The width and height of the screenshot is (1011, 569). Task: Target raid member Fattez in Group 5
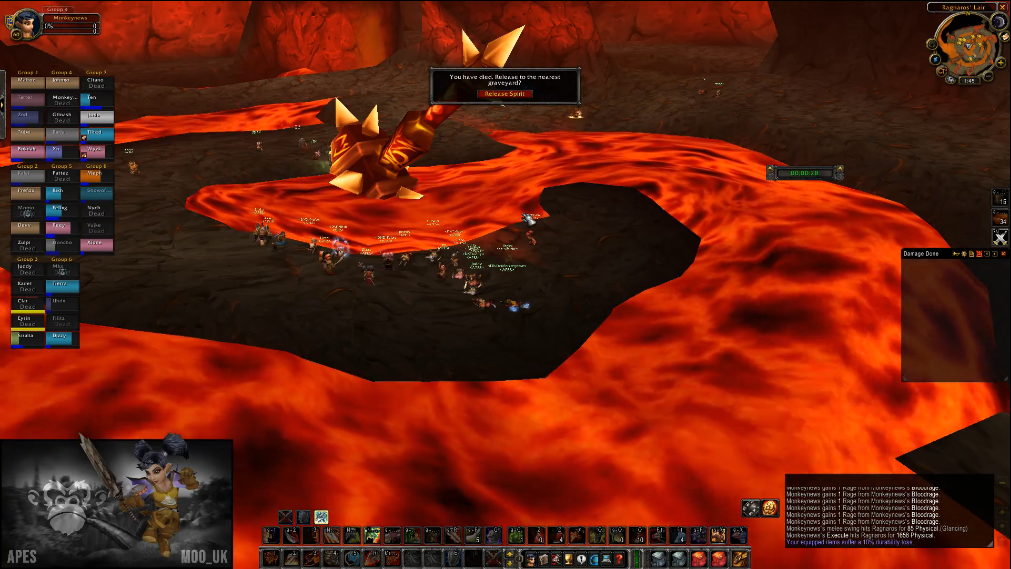[60, 174]
